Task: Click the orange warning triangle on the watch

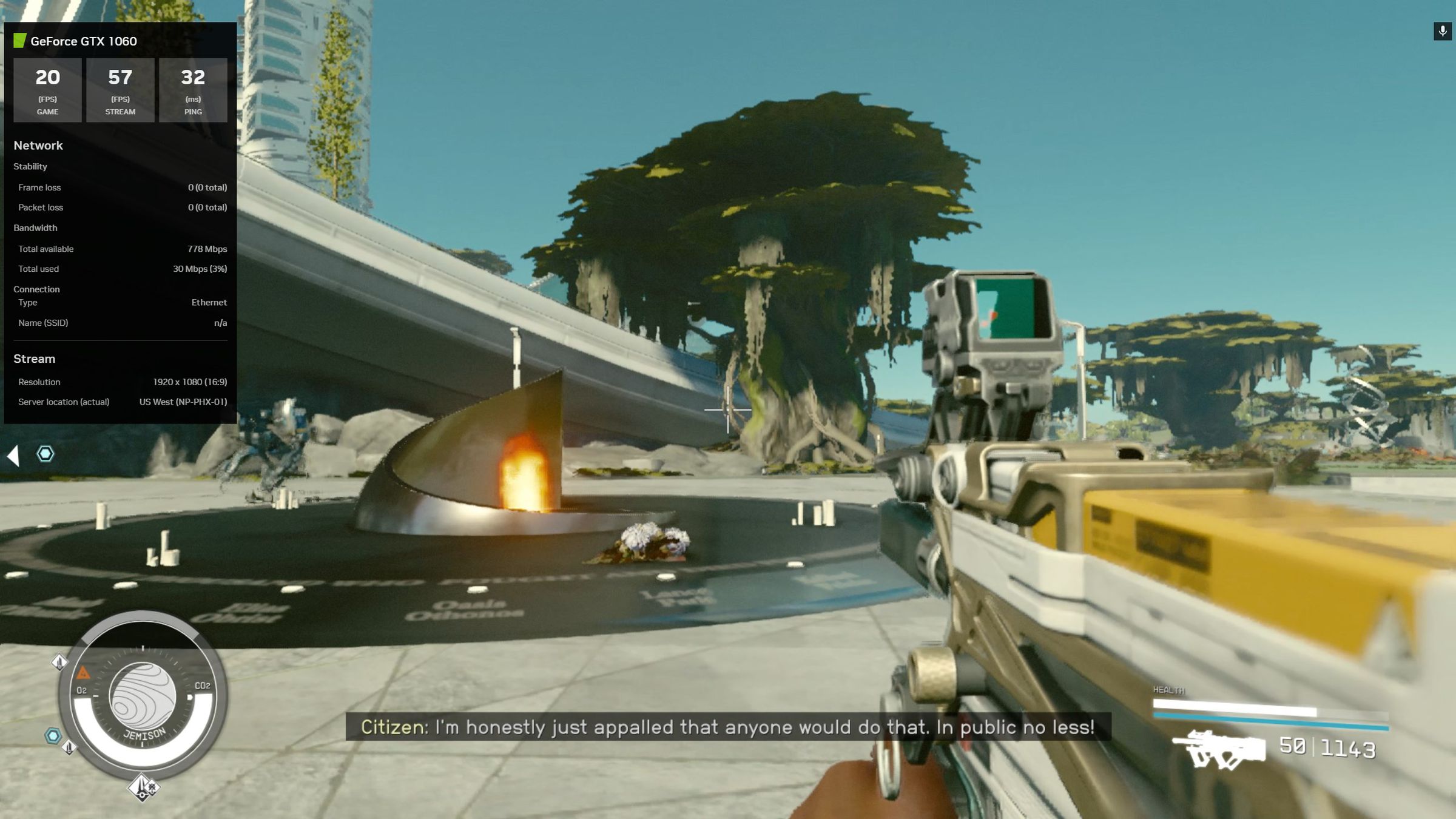Action: click(x=83, y=673)
